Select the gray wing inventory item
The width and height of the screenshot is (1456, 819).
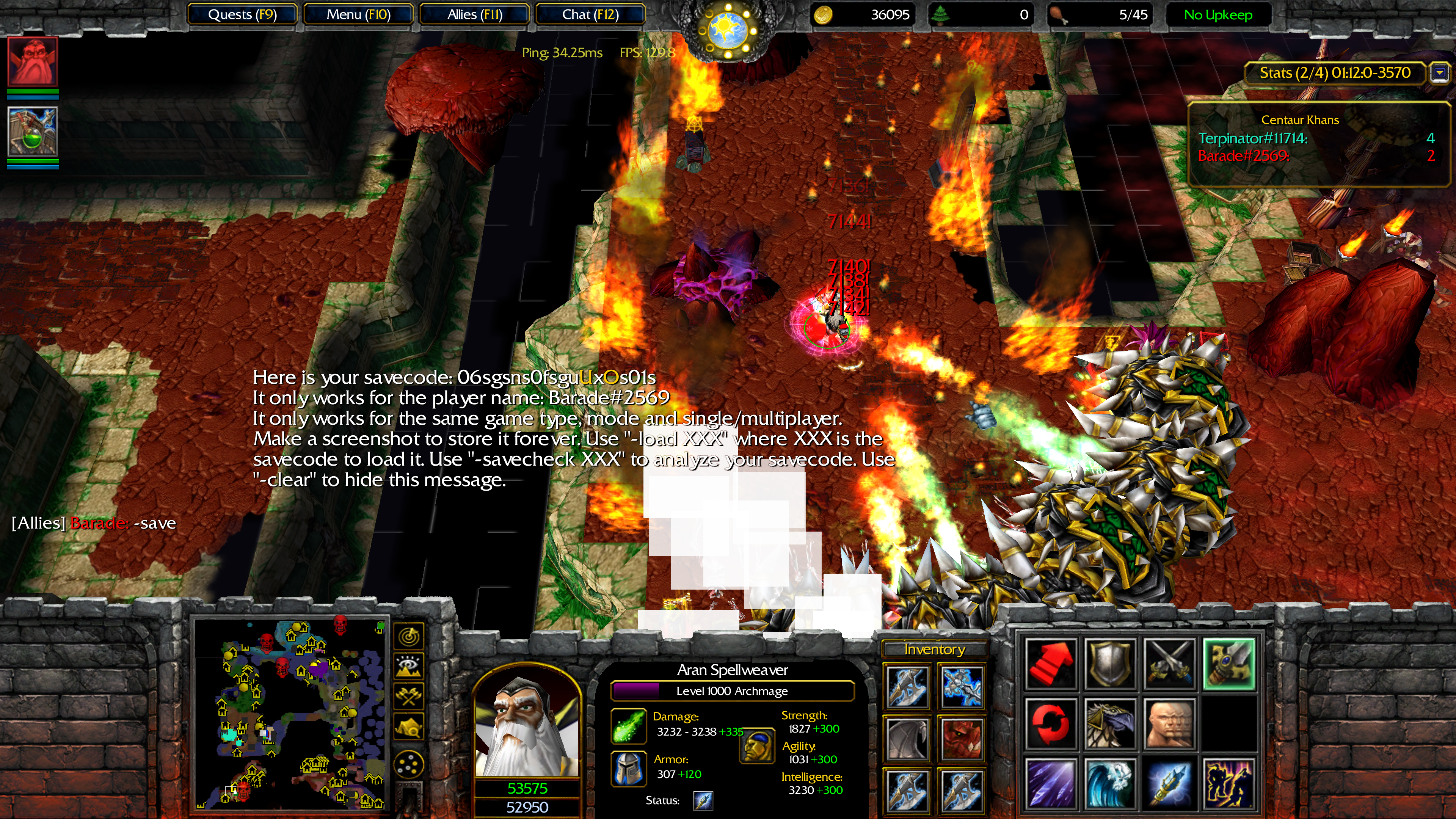point(908,739)
